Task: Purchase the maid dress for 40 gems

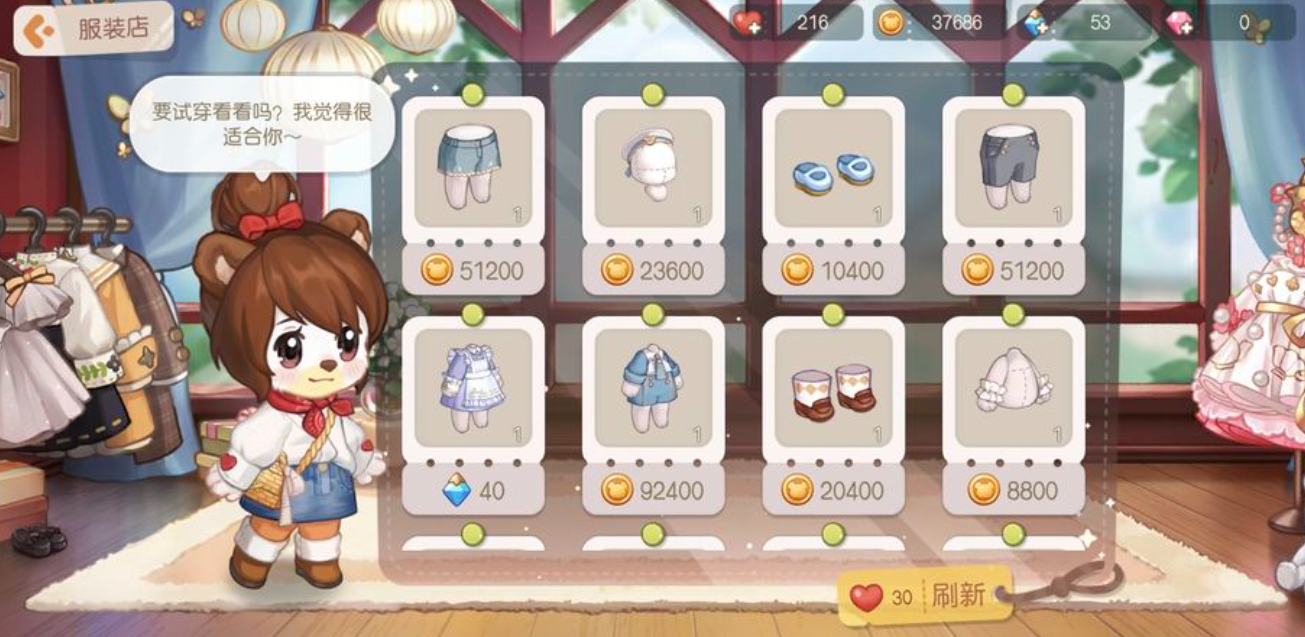Action: [473, 490]
